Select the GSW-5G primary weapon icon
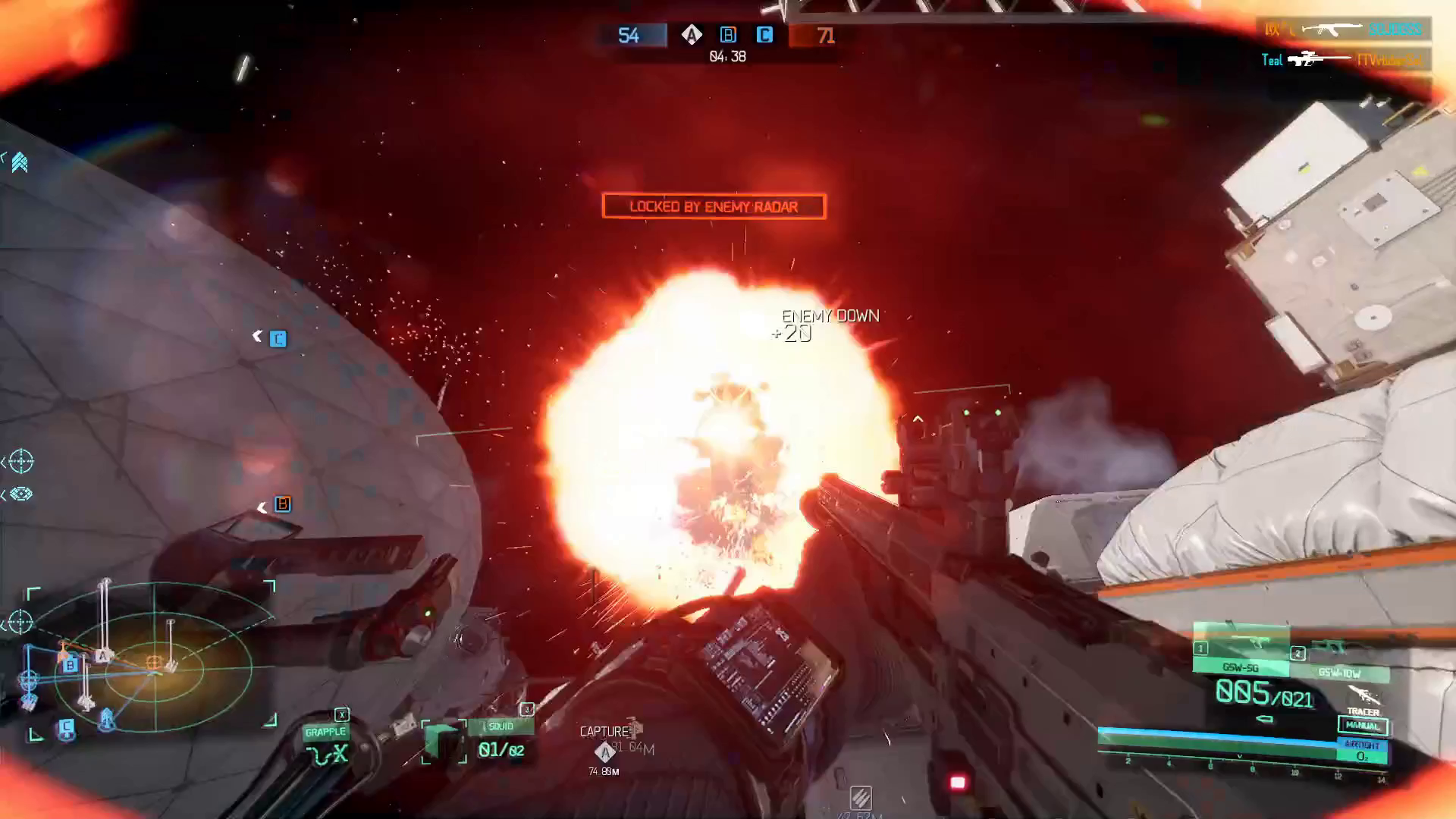Viewport: 1456px width, 819px height. (1240, 668)
